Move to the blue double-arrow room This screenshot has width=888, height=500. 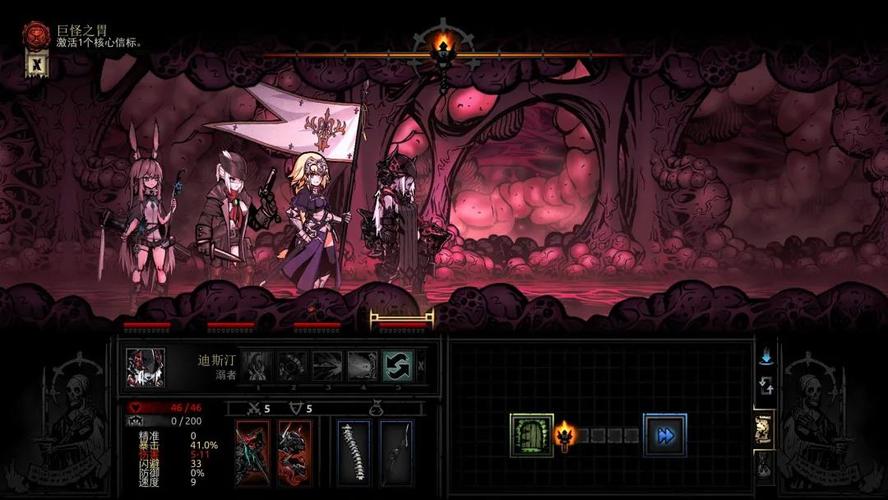(664, 435)
